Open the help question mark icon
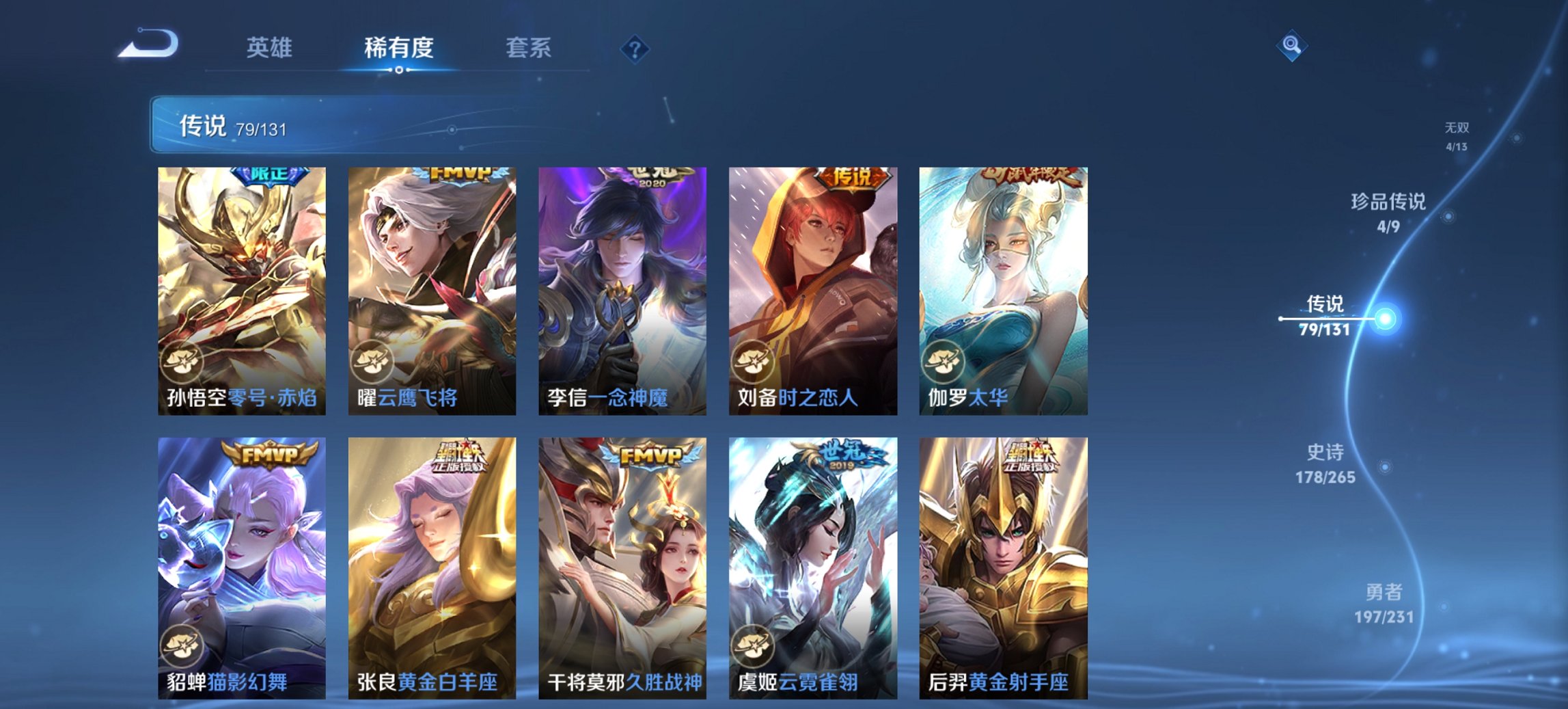The height and width of the screenshot is (709, 1568). pos(636,48)
